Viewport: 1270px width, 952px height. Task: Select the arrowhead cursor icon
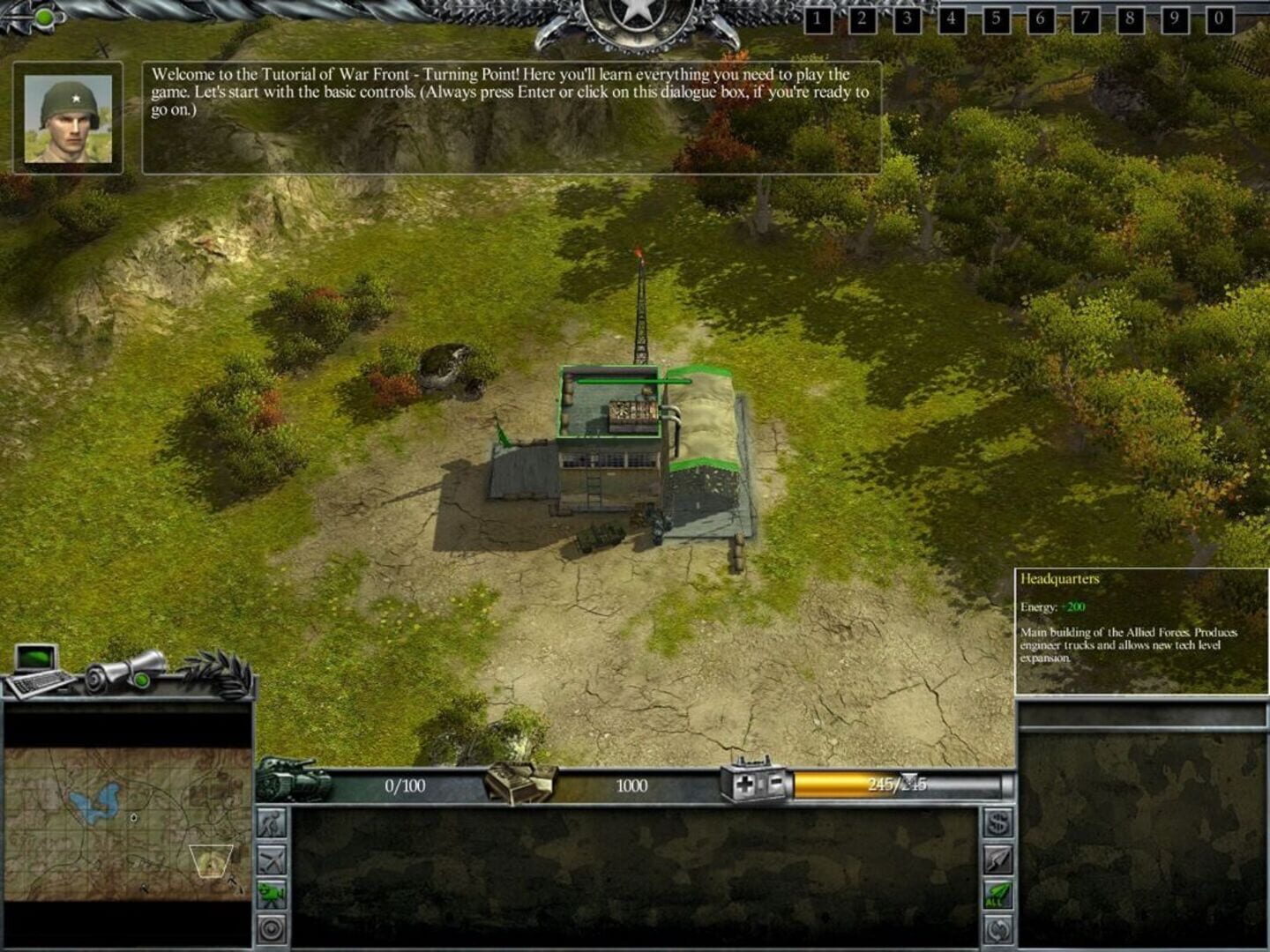click(996, 858)
